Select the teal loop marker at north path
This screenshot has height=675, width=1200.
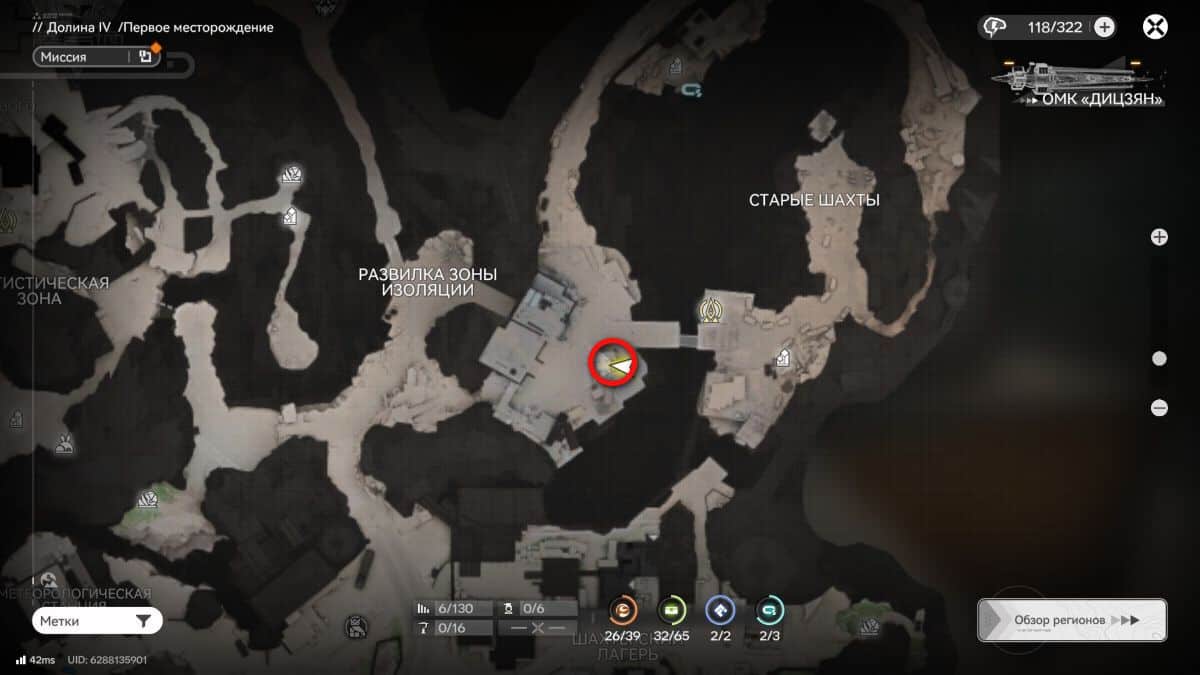(692, 90)
